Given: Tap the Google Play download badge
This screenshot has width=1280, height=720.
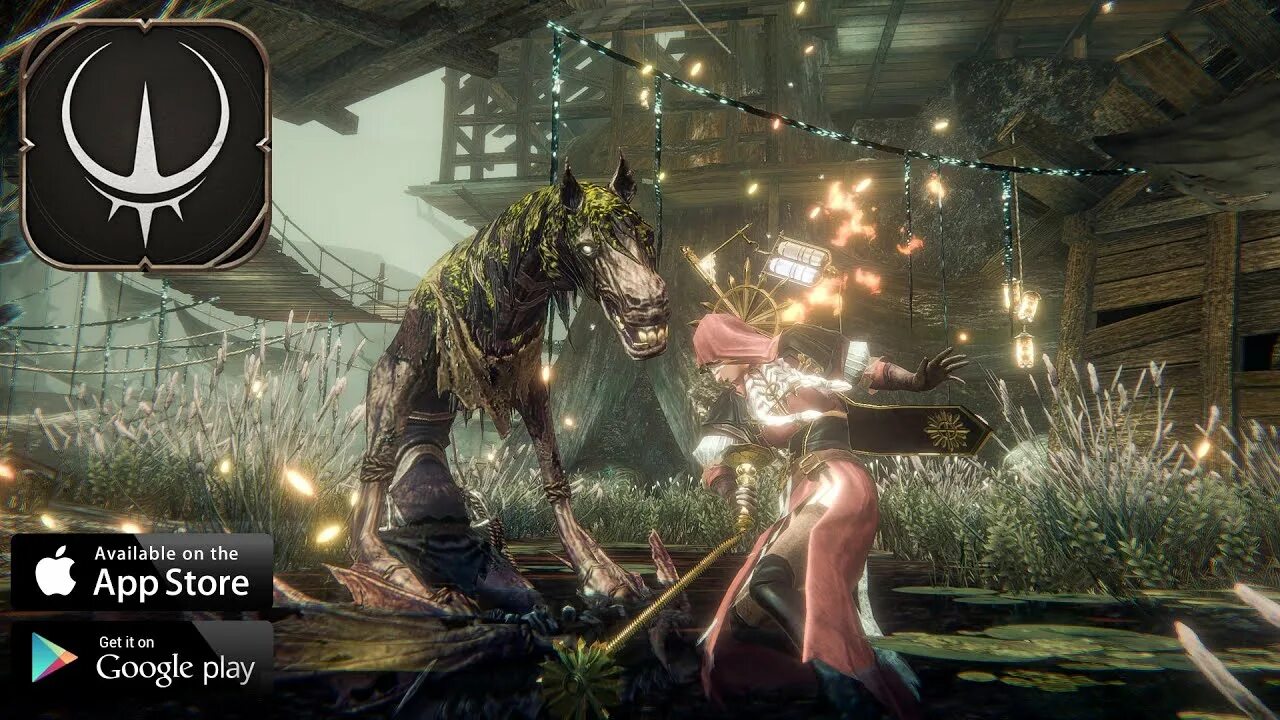Looking at the screenshot, I should 141,657.
